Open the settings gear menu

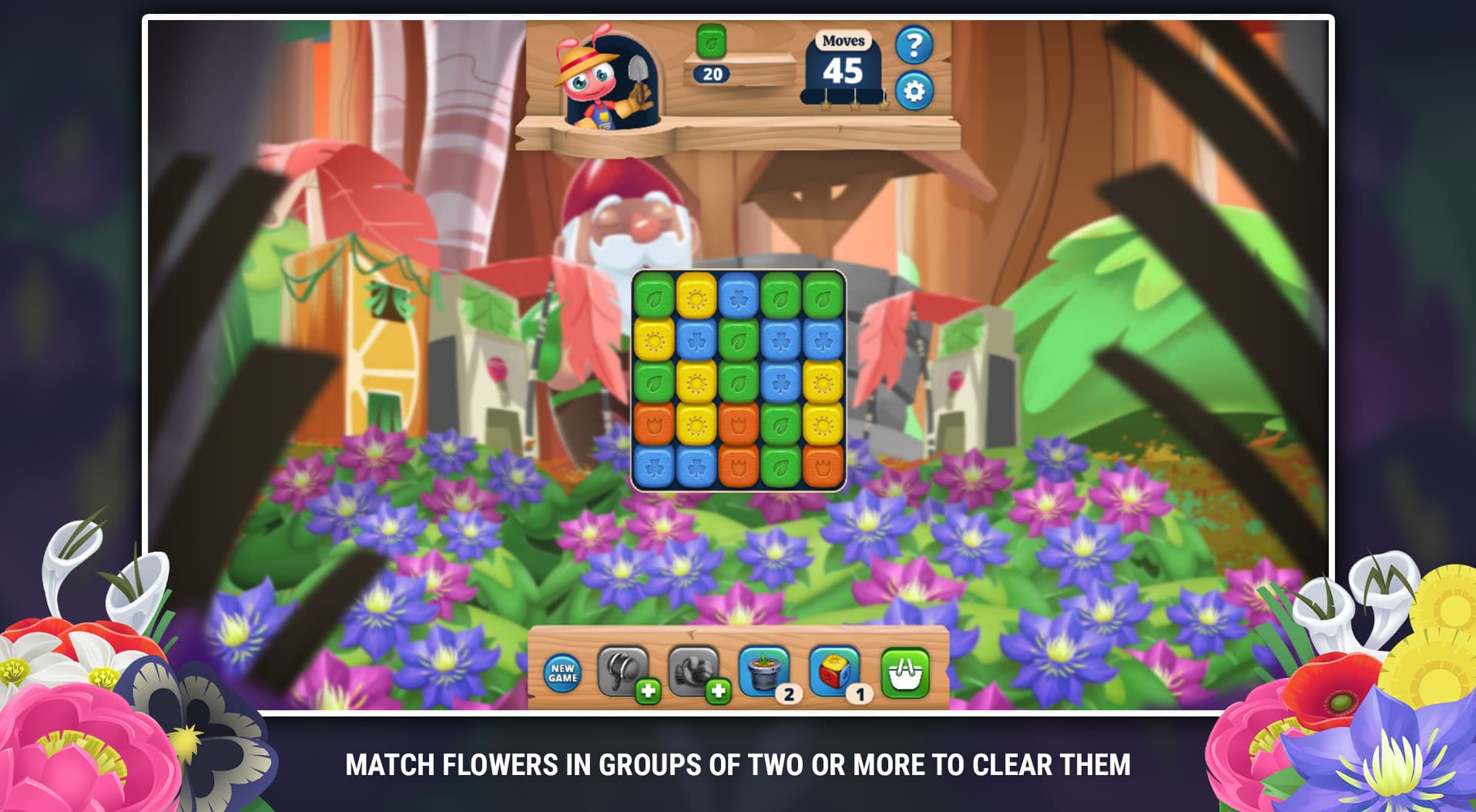coord(914,90)
